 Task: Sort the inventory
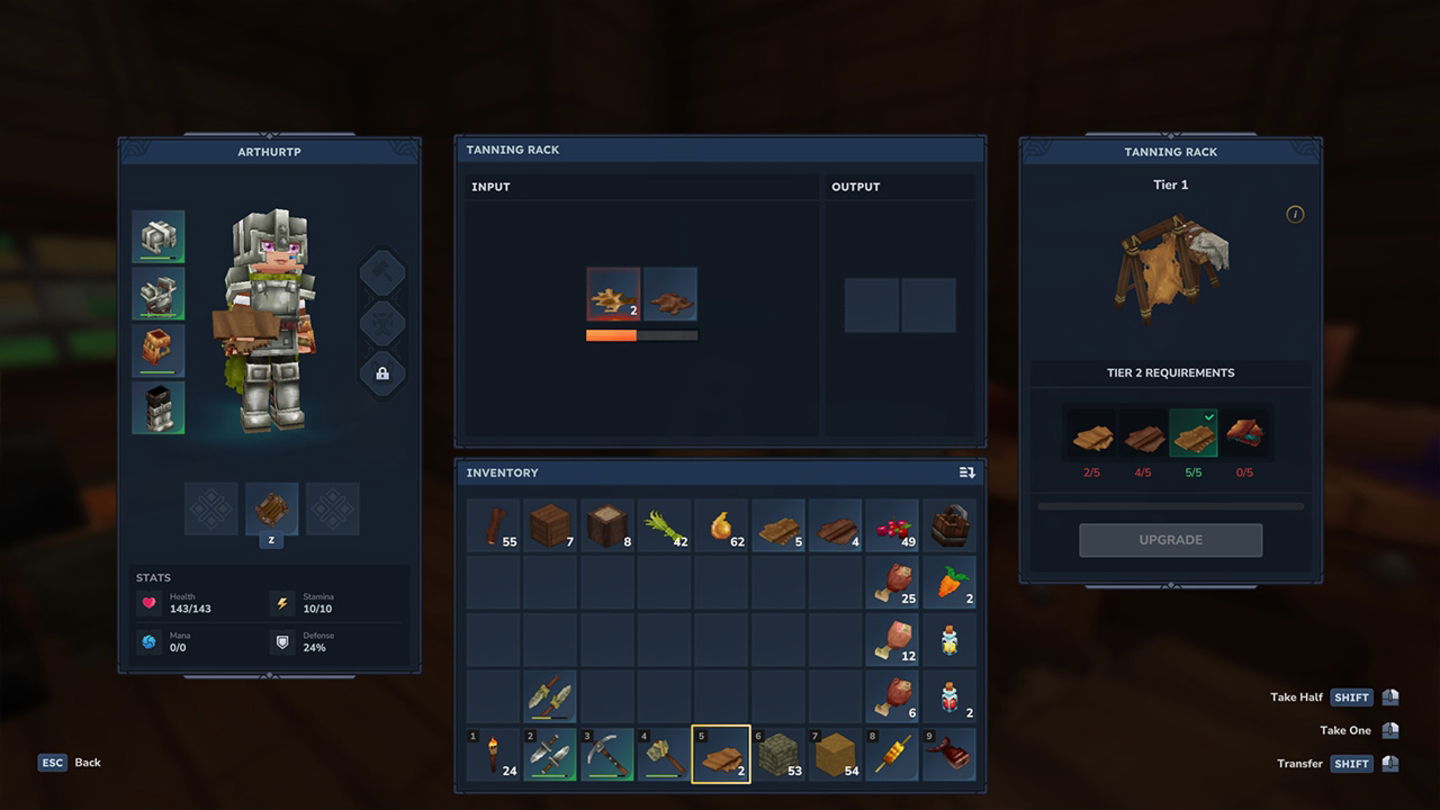pos(967,472)
